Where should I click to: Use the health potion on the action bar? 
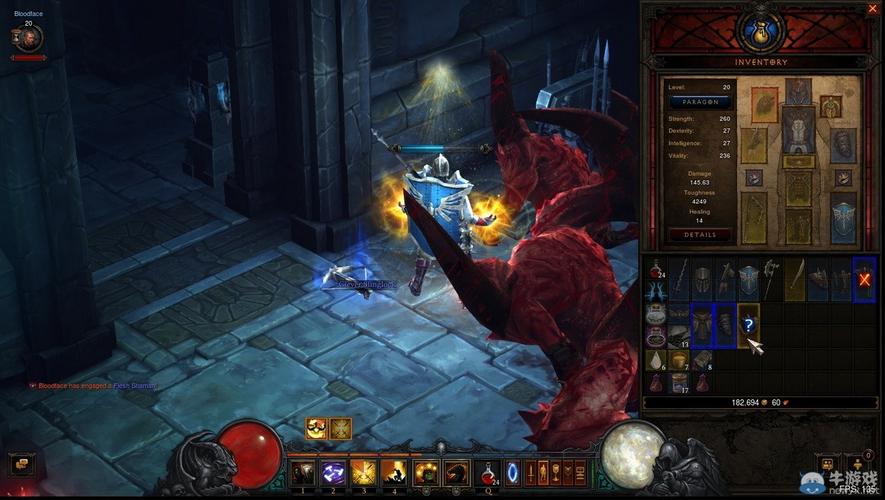pos(487,472)
